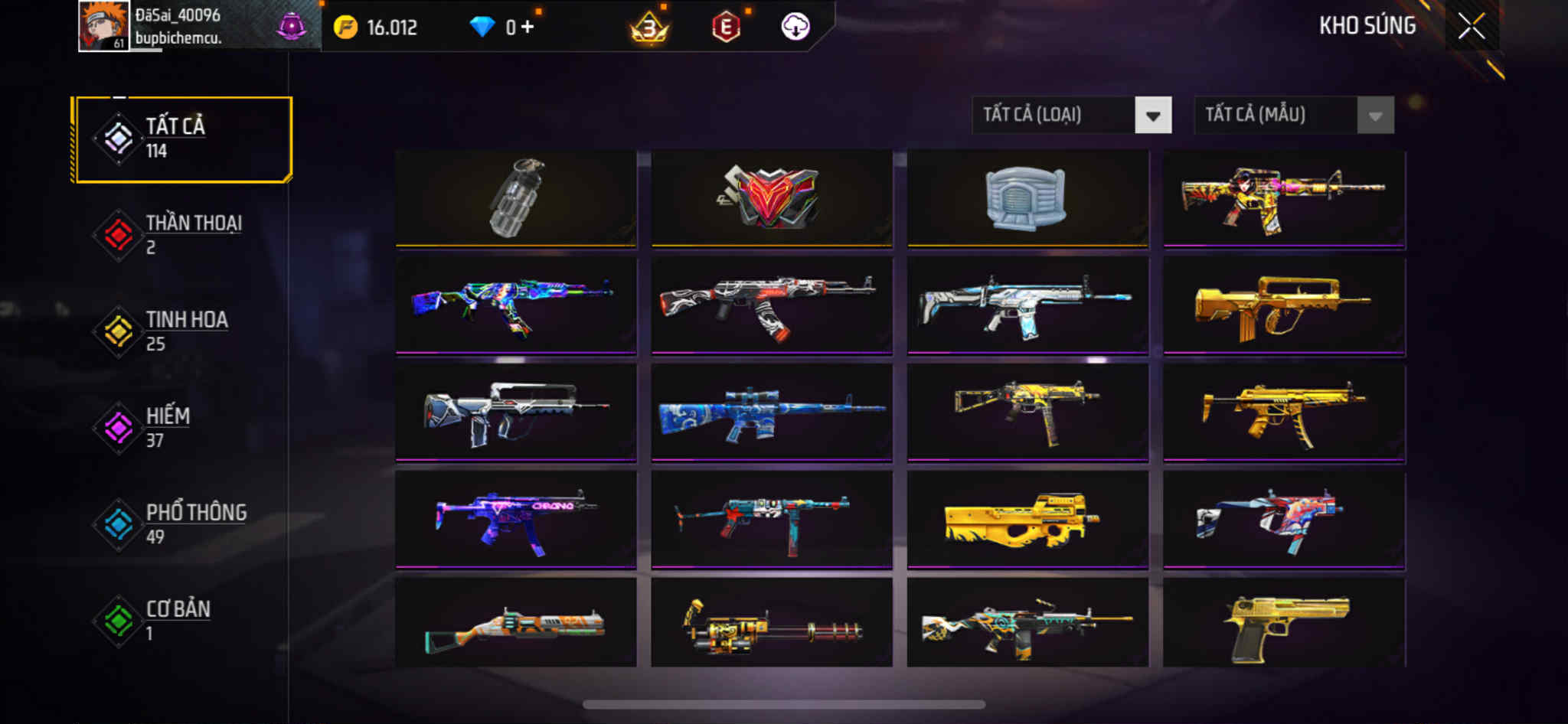Pick the yellow P90 skin

click(1027, 520)
